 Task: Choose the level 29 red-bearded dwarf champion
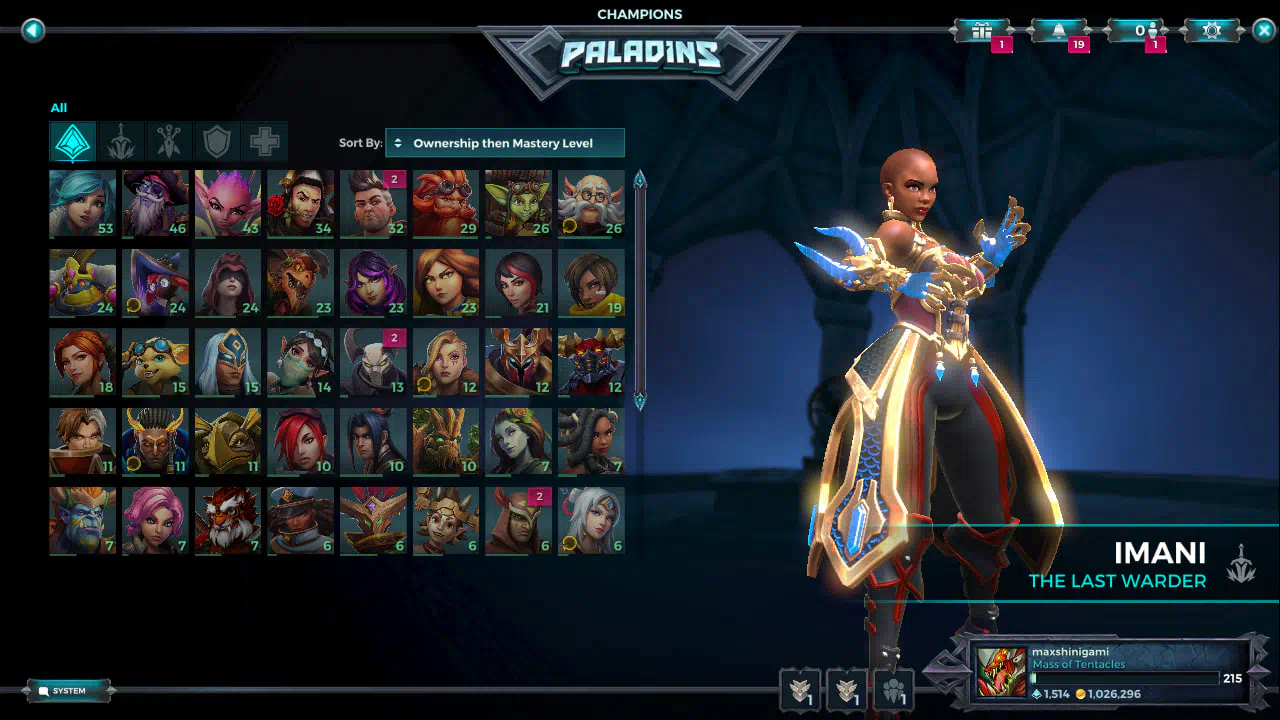tap(446, 203)
